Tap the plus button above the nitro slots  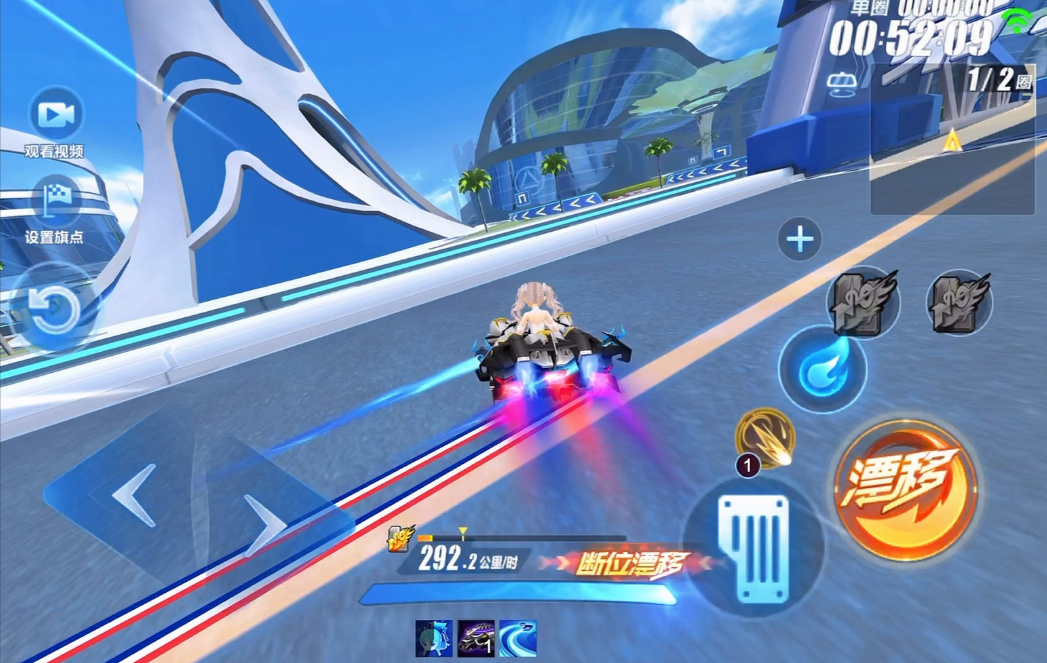pyautogui.click(x=799, y=240)
